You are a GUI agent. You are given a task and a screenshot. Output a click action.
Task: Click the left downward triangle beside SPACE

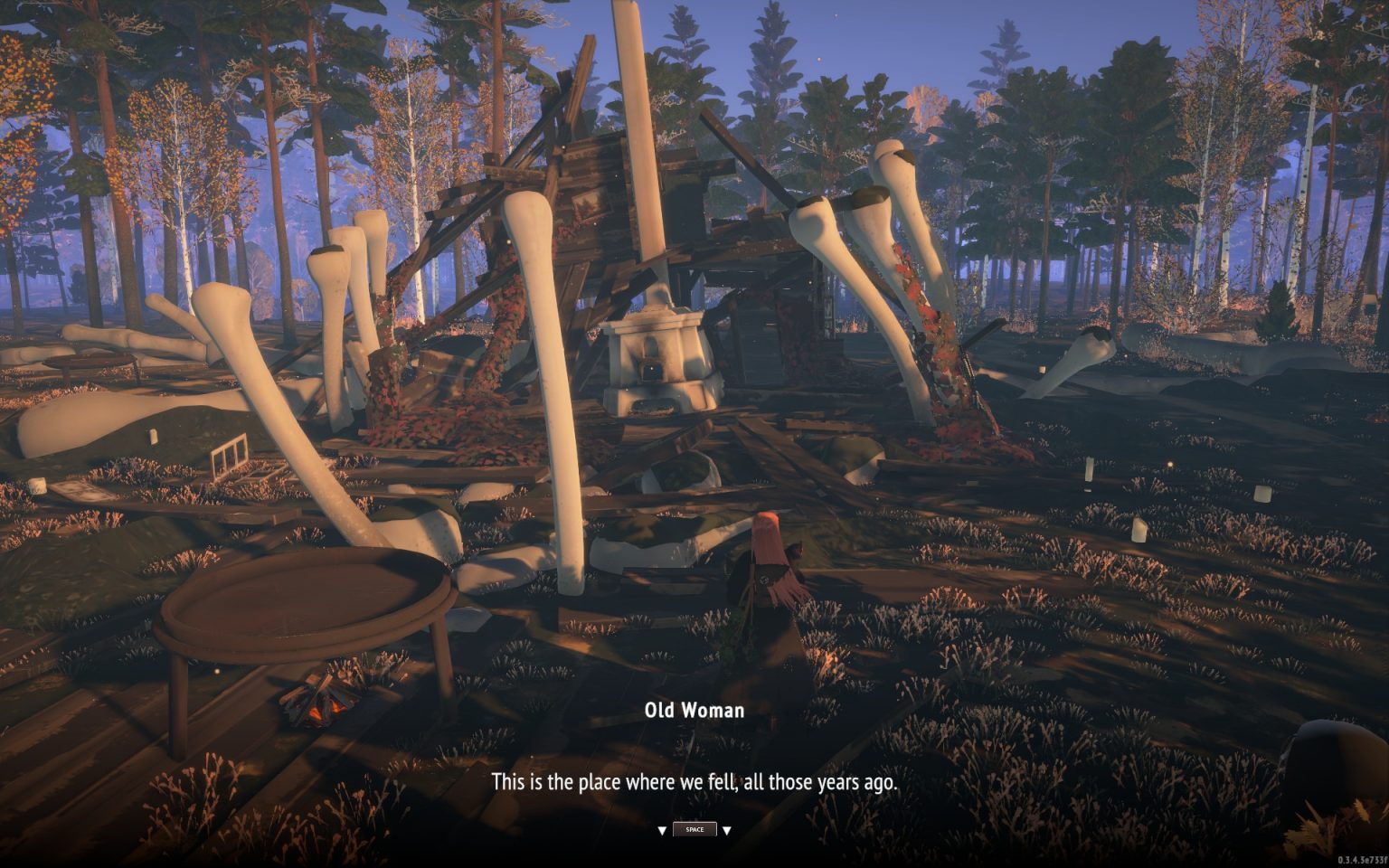coord(663,829)
